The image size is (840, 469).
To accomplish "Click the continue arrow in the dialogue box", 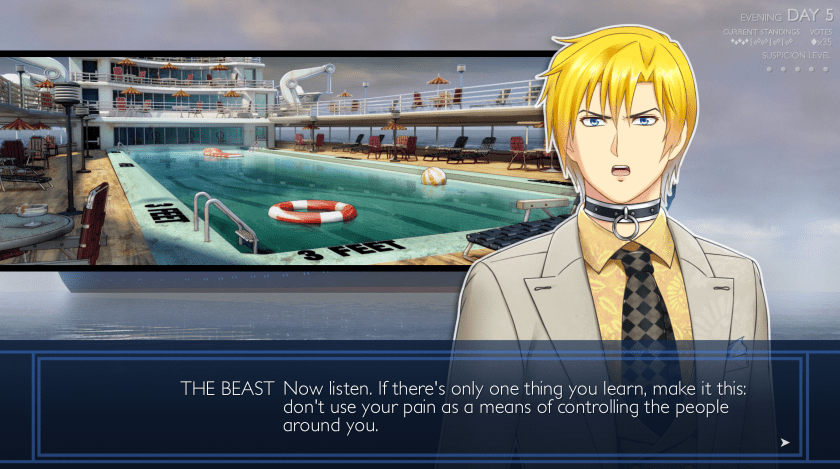I will 785,442.
